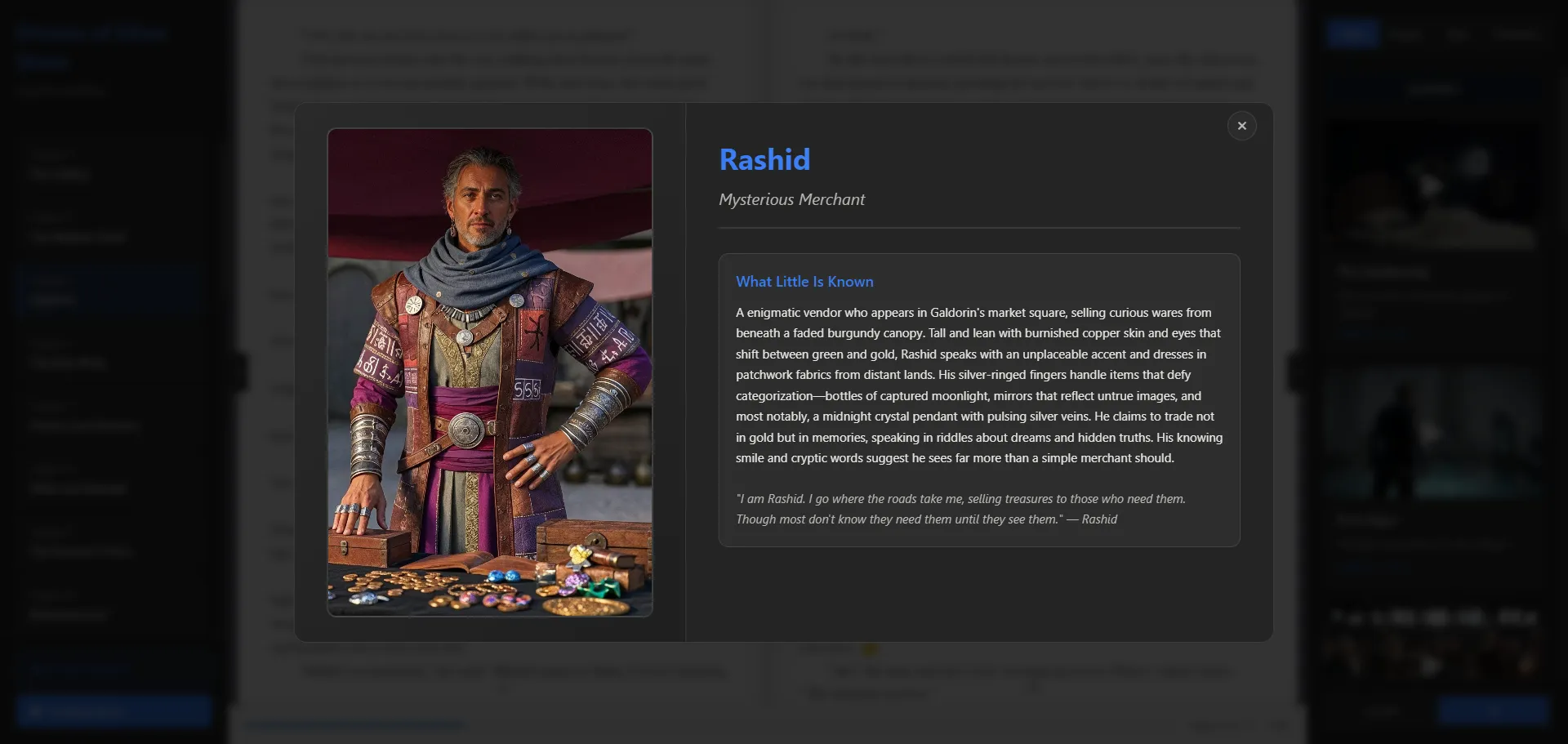Image resolution: width=1568 pixels, height=744 pixels.
Task: Click the left-edge page navigation handle
Action: pyautogui.click(x=239, y=372)
